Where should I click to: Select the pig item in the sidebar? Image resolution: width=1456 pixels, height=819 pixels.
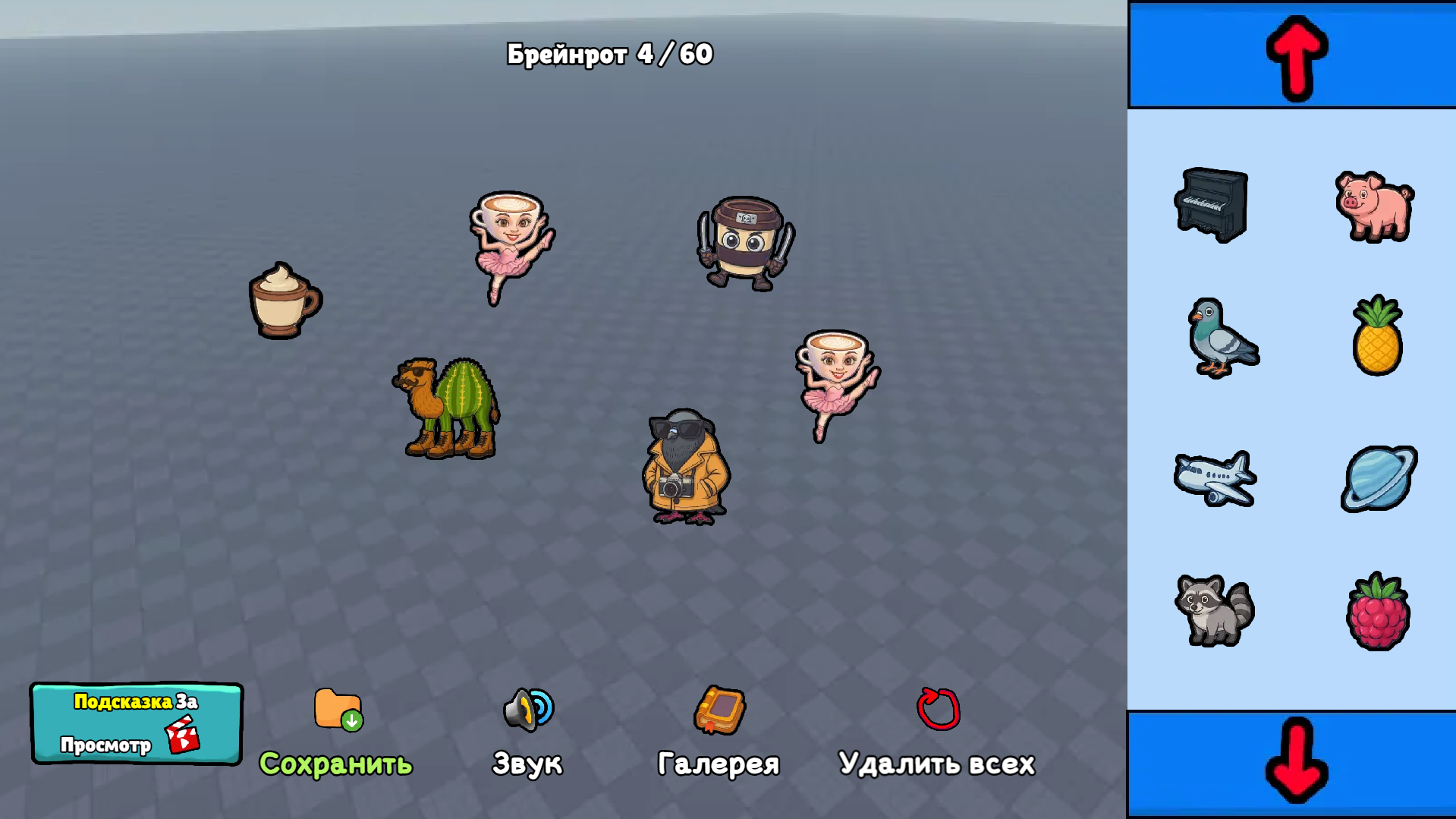[1375, 207]
